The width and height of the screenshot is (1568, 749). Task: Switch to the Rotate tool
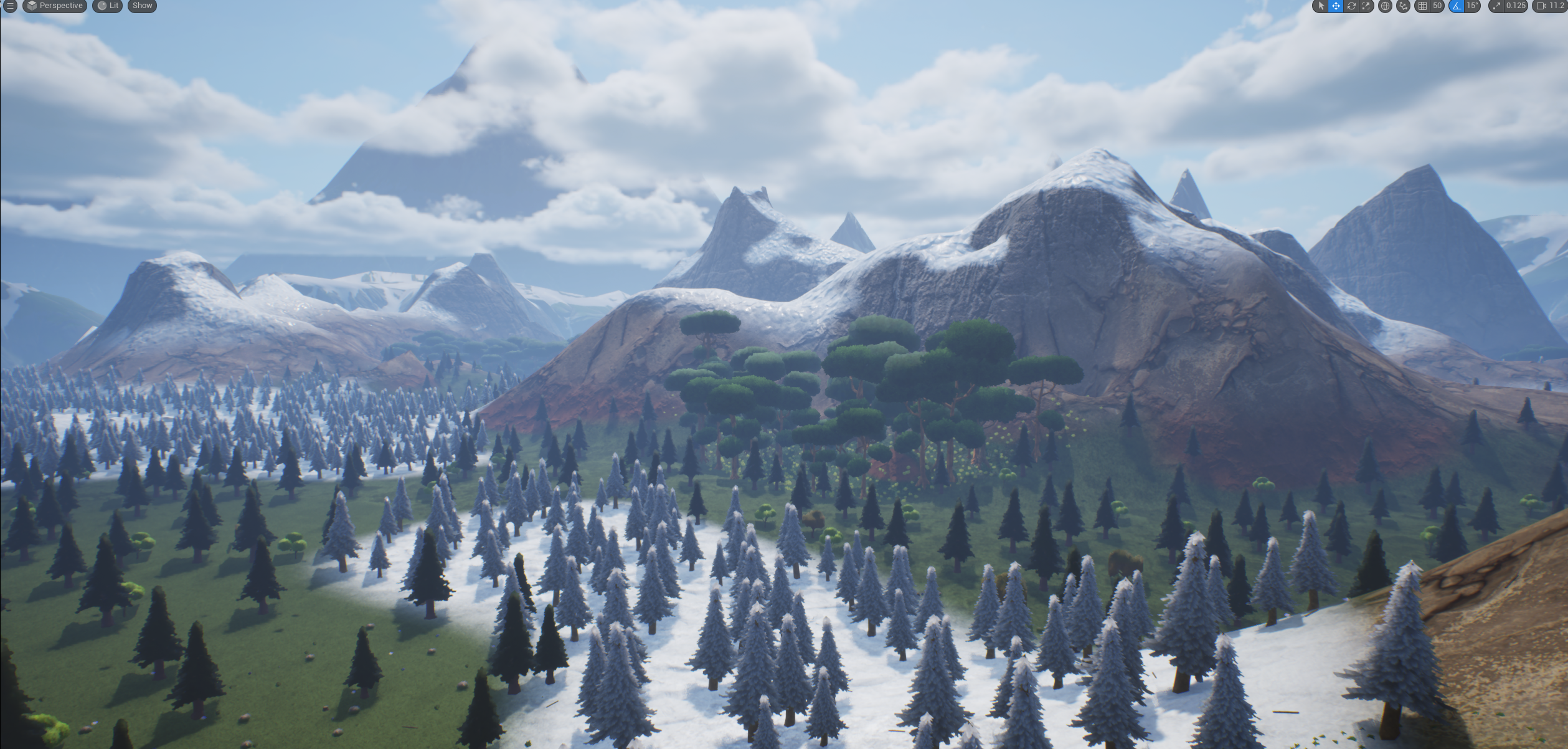tap(1353, 6)
